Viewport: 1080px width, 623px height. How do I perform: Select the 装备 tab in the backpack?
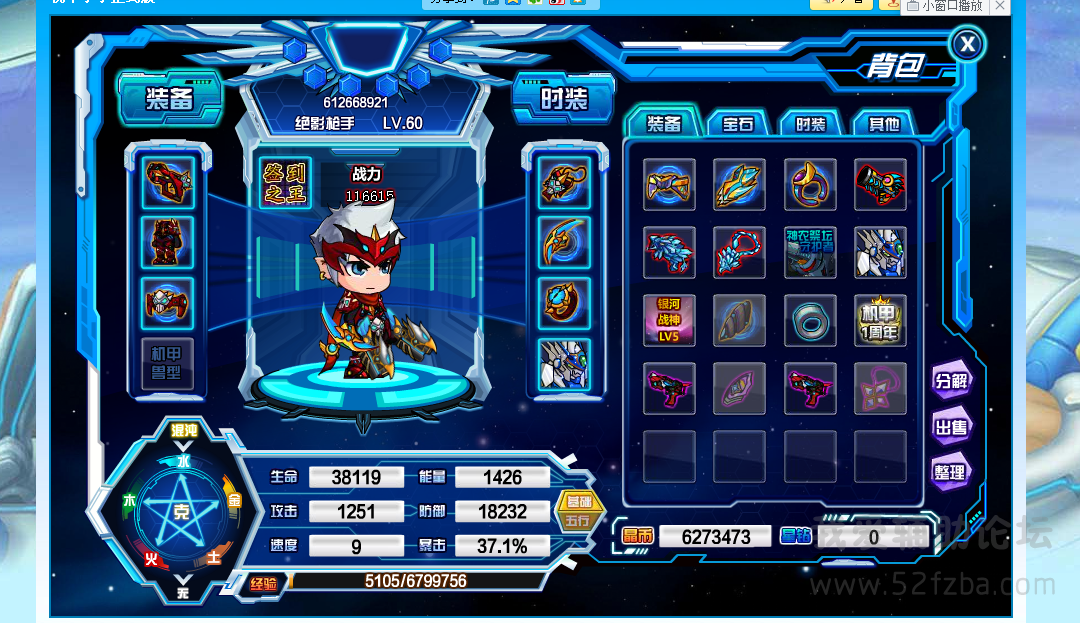click(663, 124)
